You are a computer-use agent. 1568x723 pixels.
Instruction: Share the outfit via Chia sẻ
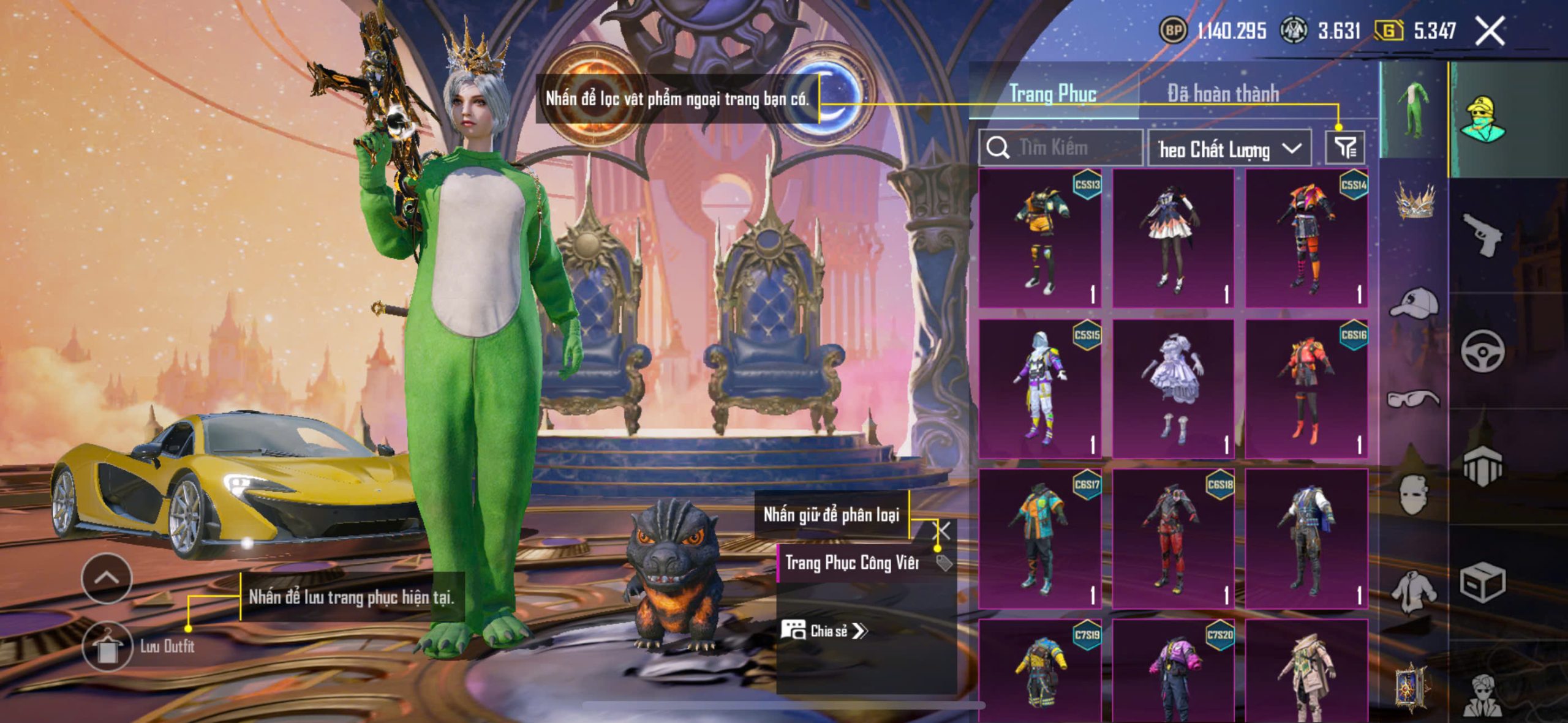click(824, 631)
